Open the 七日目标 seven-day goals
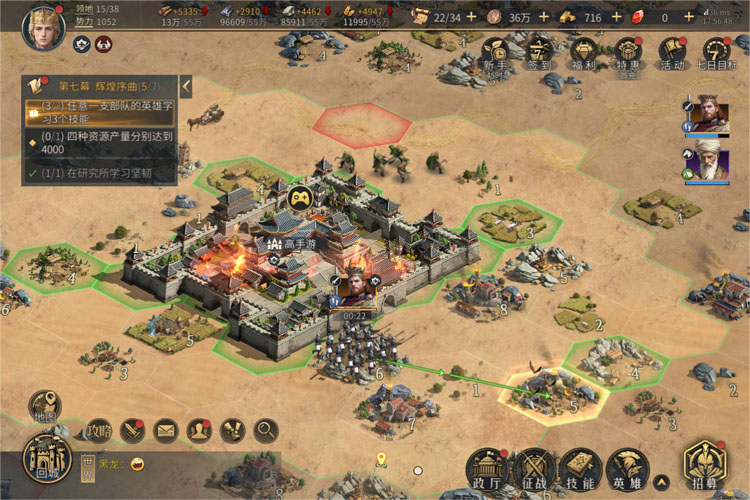Image resolution: width=750 pixels, height=500 pixels. pyautogui.click(x=716, y=52)
